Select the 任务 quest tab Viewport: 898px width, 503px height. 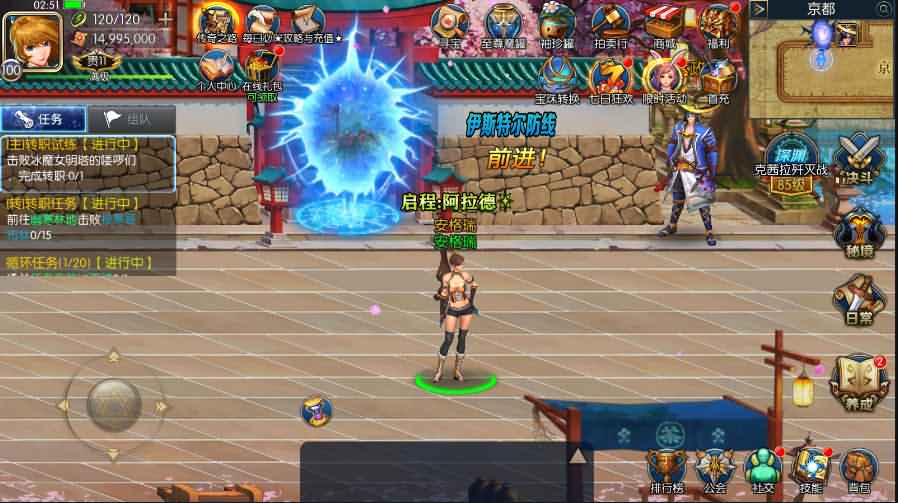(x=42, y=119)
